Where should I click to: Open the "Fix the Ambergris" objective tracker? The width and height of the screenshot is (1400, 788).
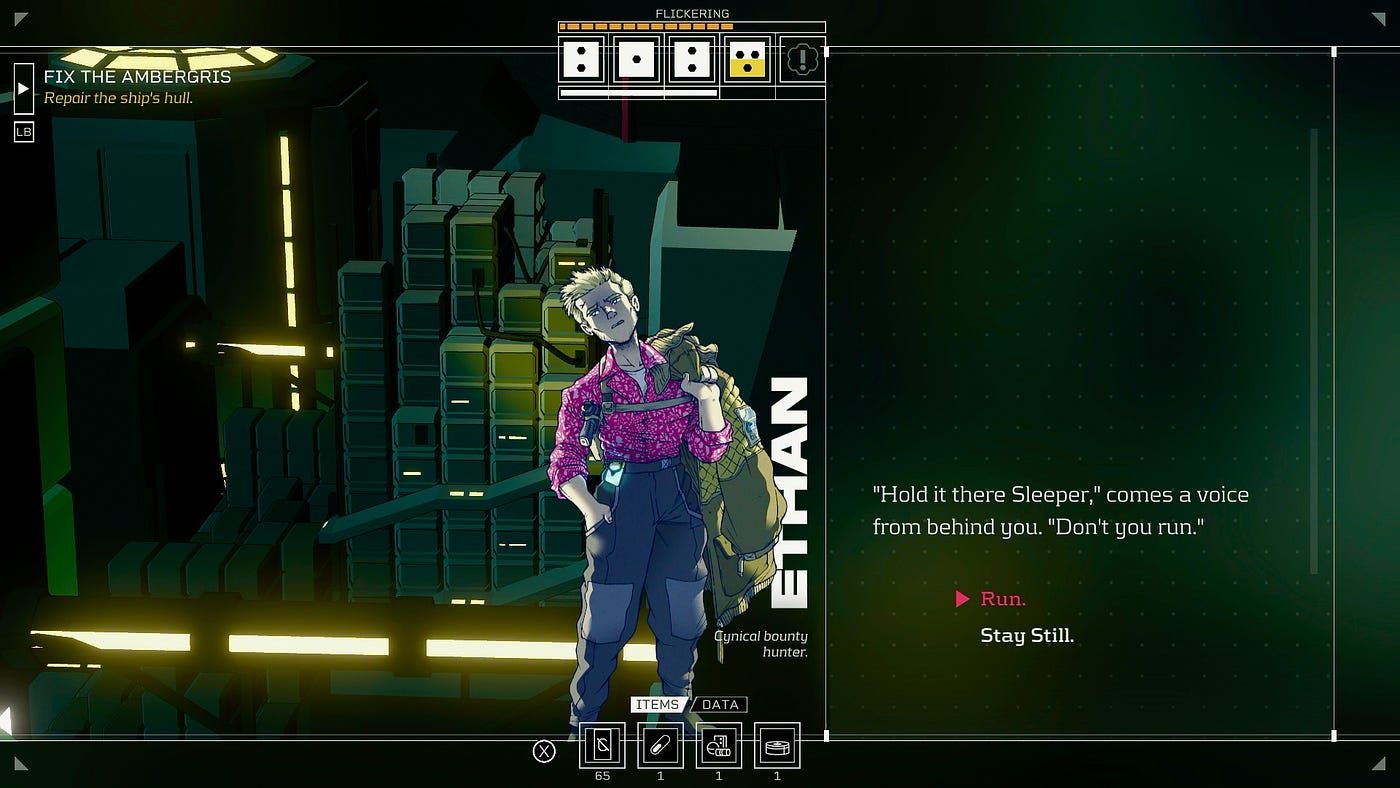coord(137,77)
